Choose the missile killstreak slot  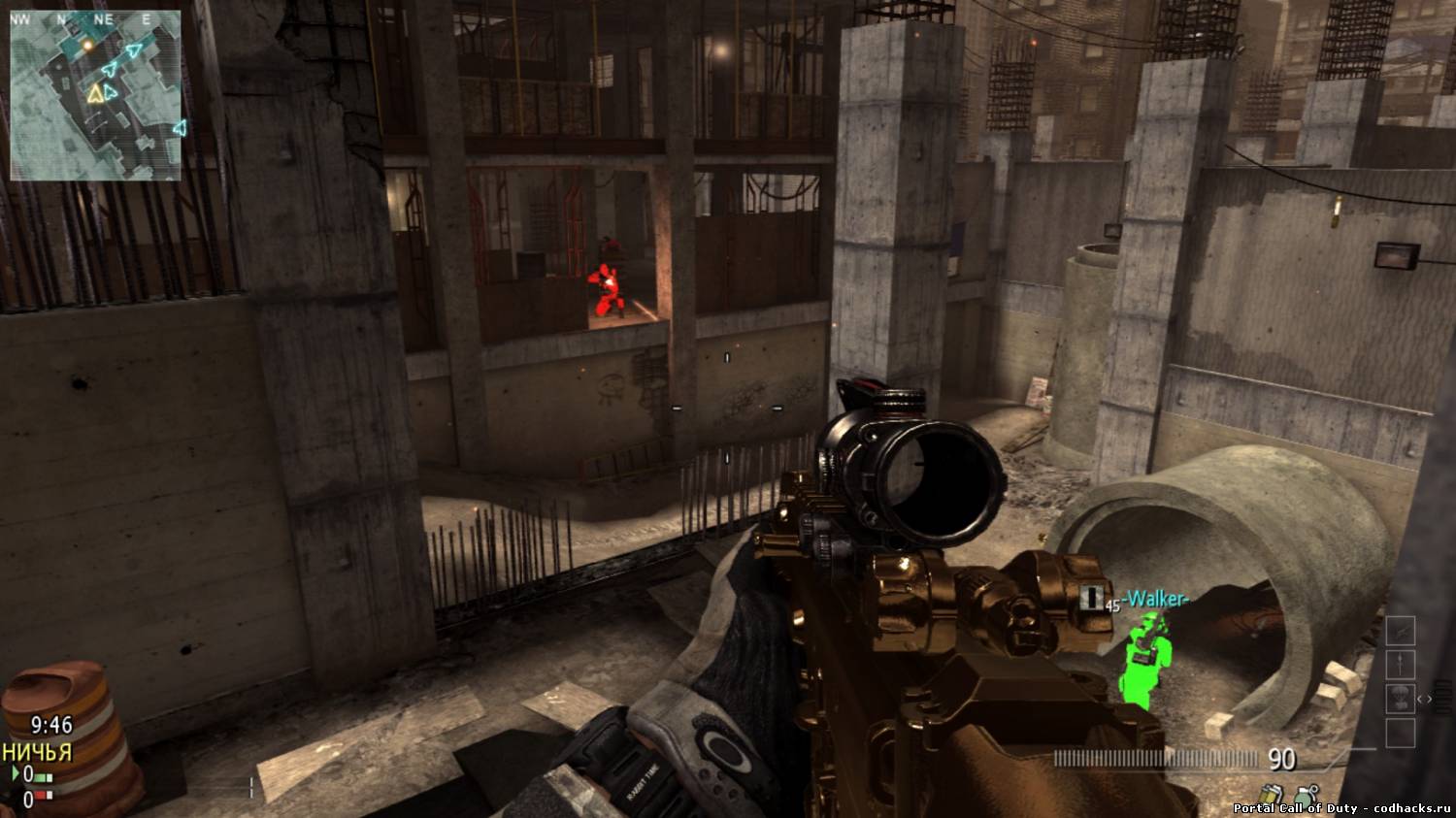pos(1400,665)
